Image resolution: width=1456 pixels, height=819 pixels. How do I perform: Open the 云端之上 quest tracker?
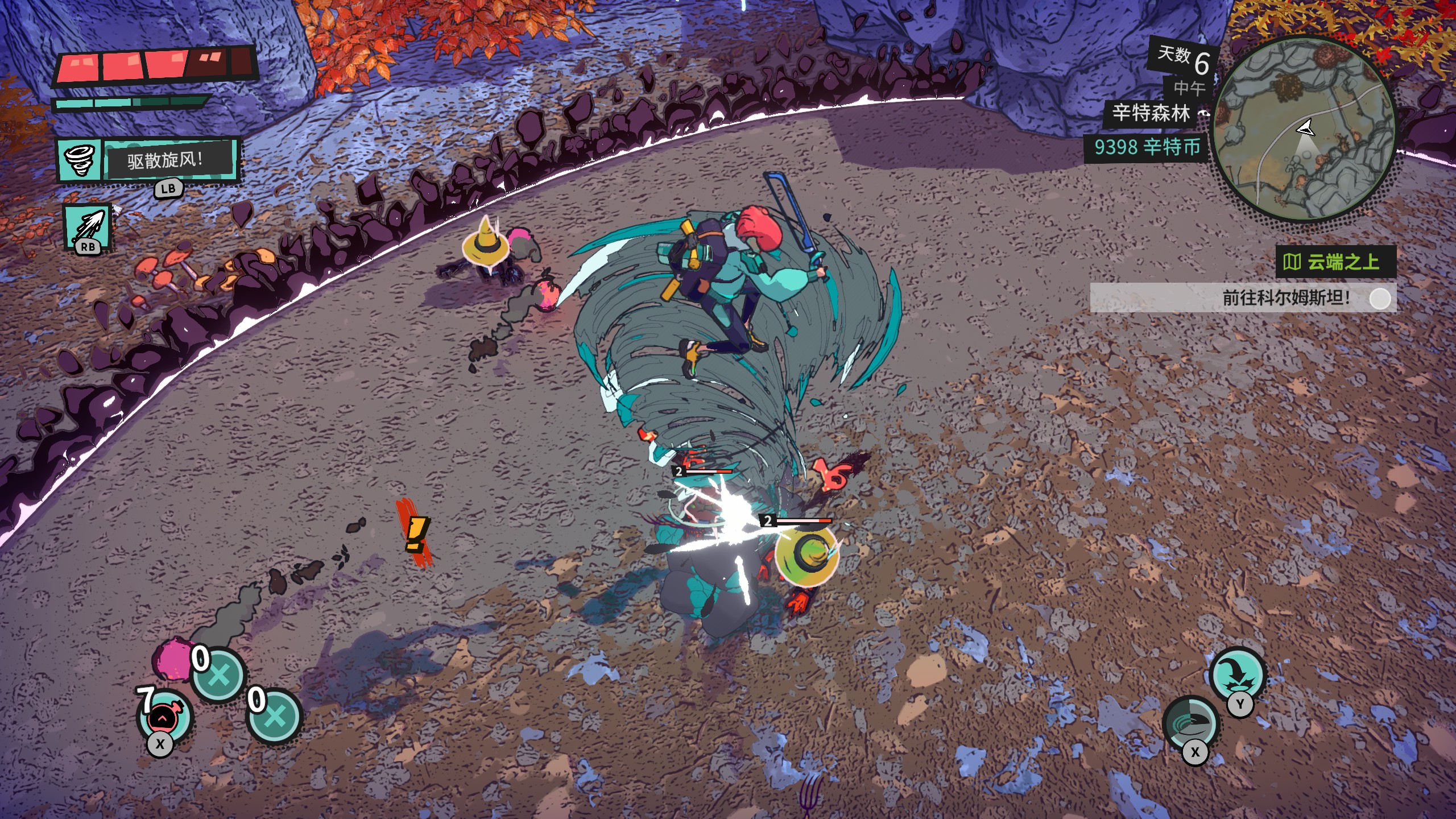1335,262
